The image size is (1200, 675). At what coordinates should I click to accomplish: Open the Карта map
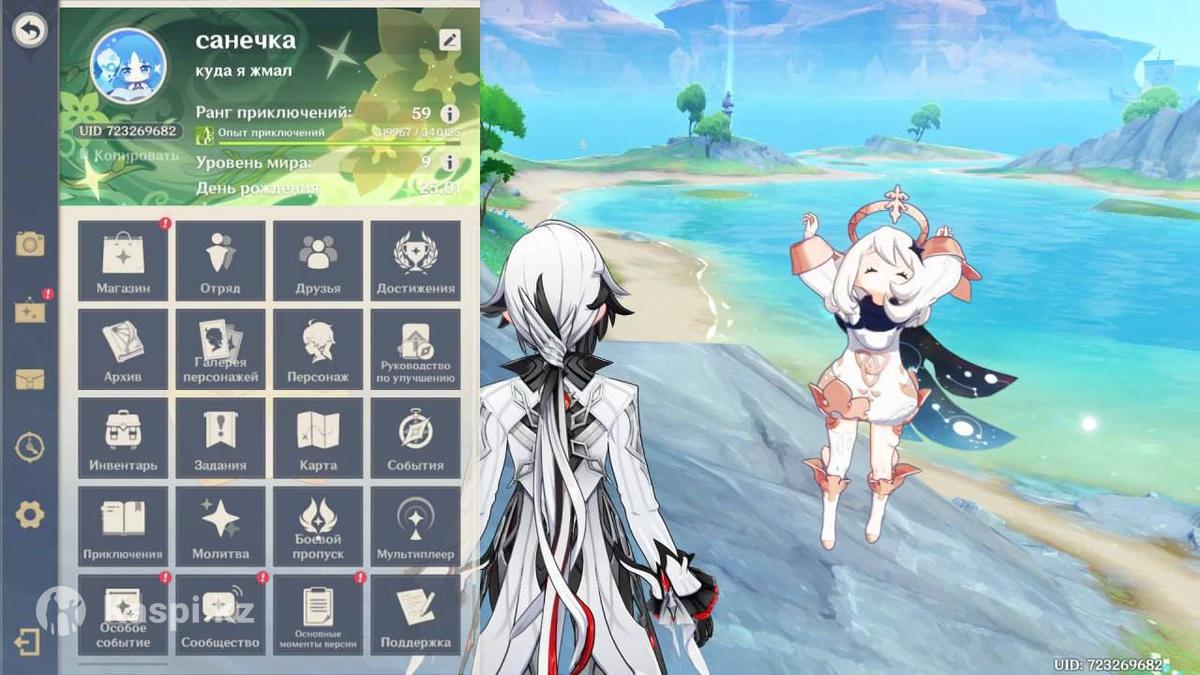[318, 437]
